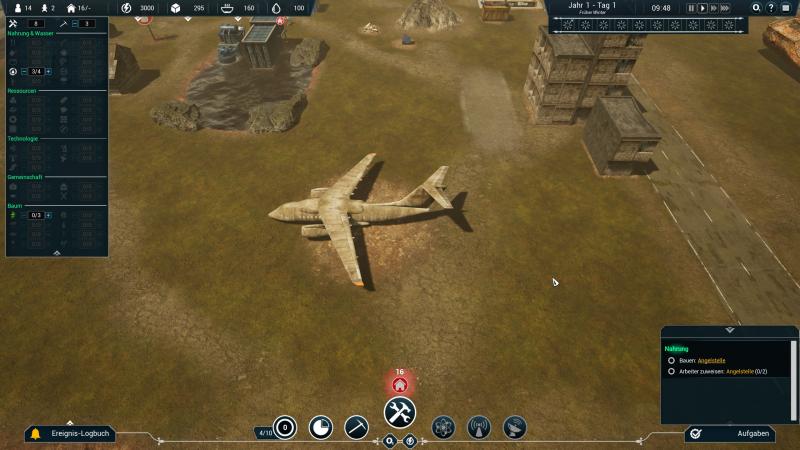The width and height of the screenshot is (800, 450).
Task: Set the game to normal play speed
Action: tap(703, 8)
